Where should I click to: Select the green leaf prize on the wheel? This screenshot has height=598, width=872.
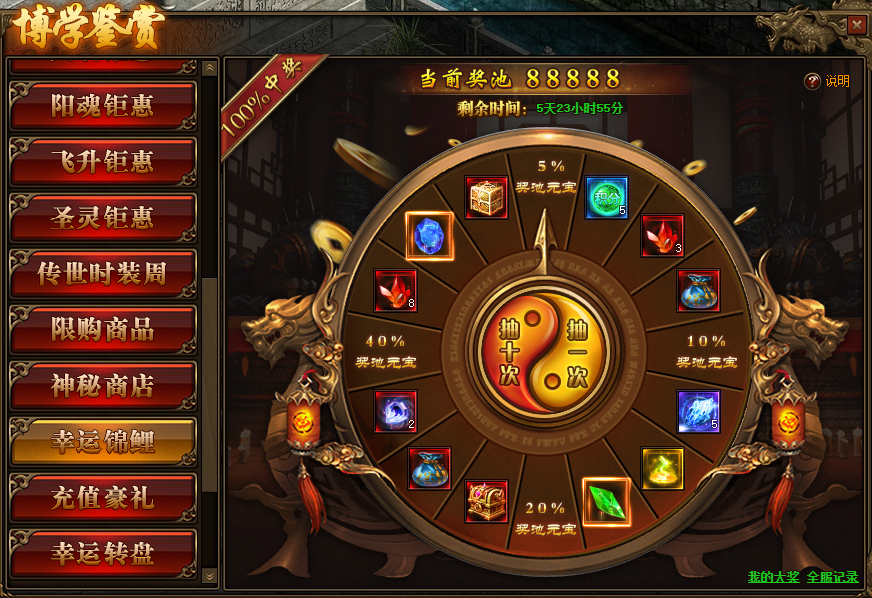(x=606, y=503)
